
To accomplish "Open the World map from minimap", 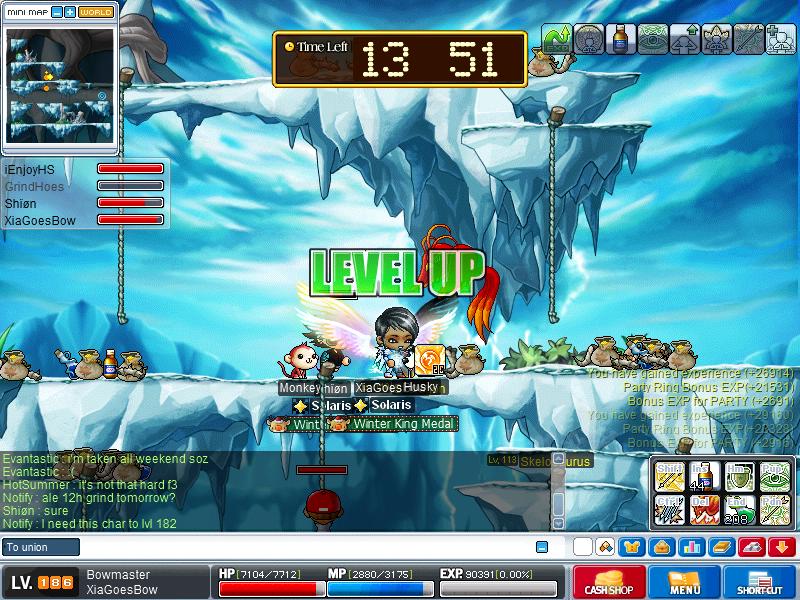I will tap(96, 12).
